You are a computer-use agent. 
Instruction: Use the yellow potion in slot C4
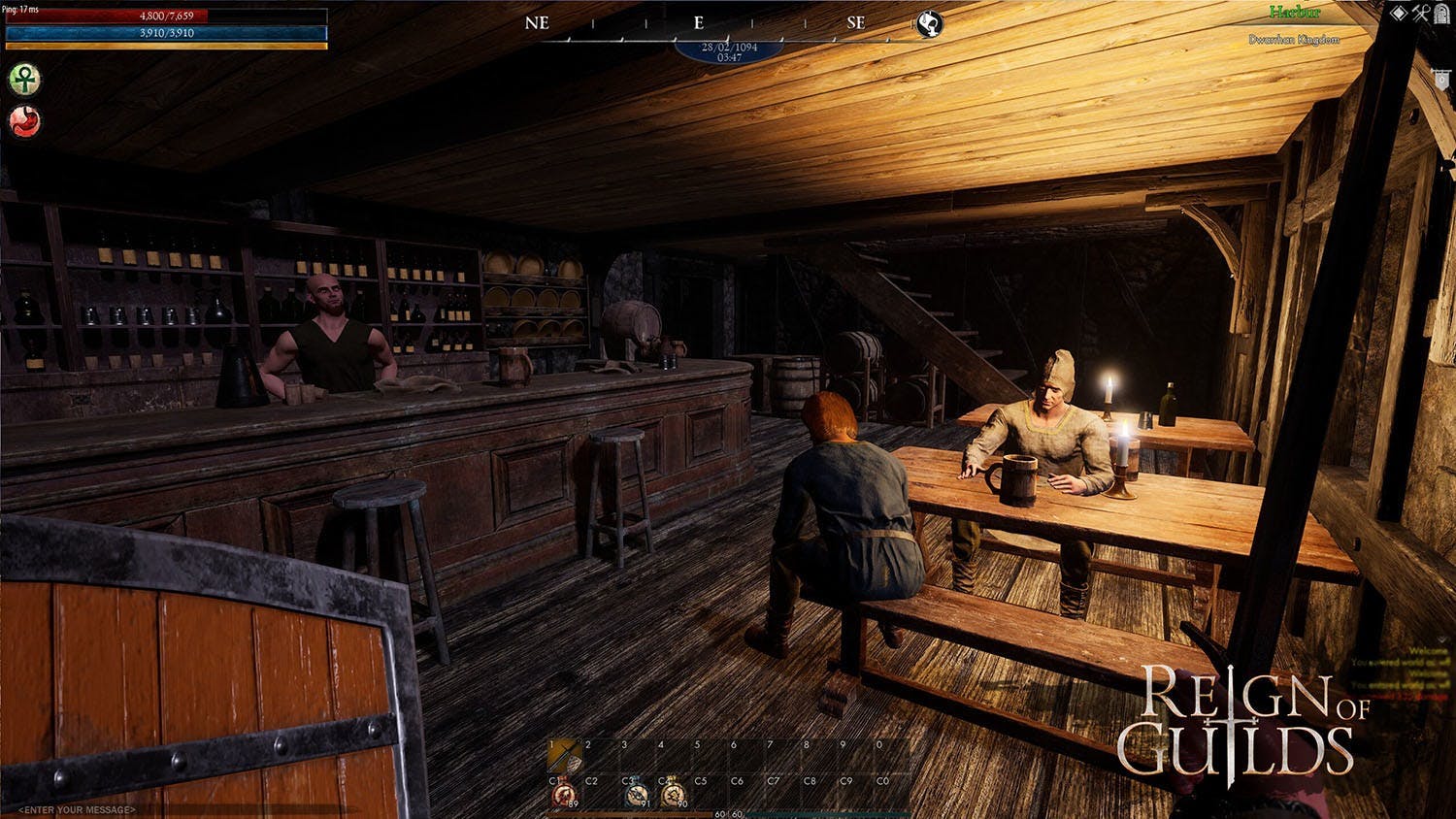click(x=672, y=794)
